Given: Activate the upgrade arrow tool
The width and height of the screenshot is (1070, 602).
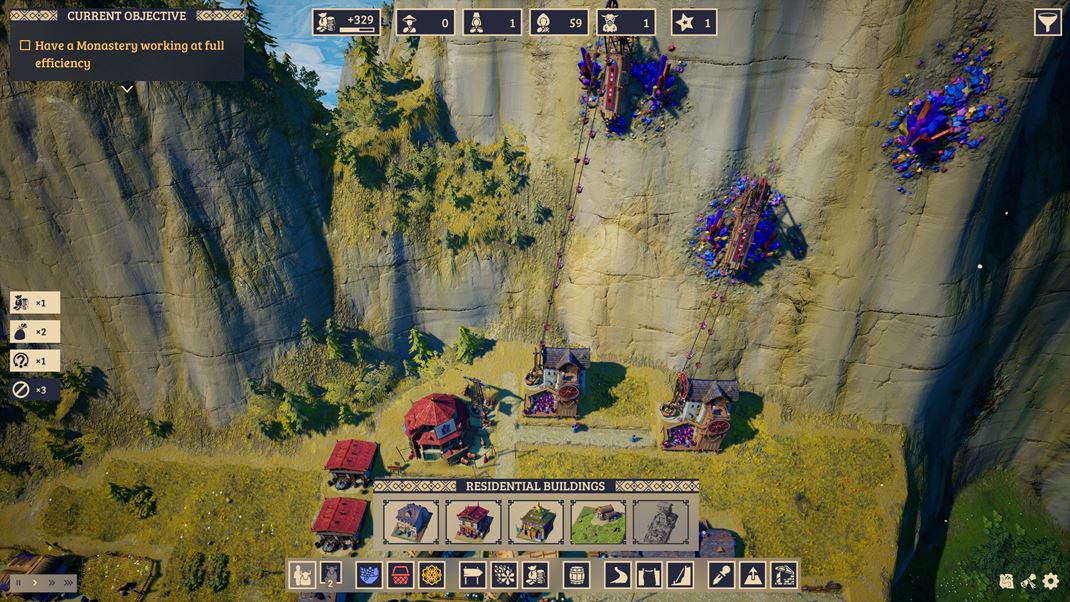Looking at the screenshot, I should (752, 575).
